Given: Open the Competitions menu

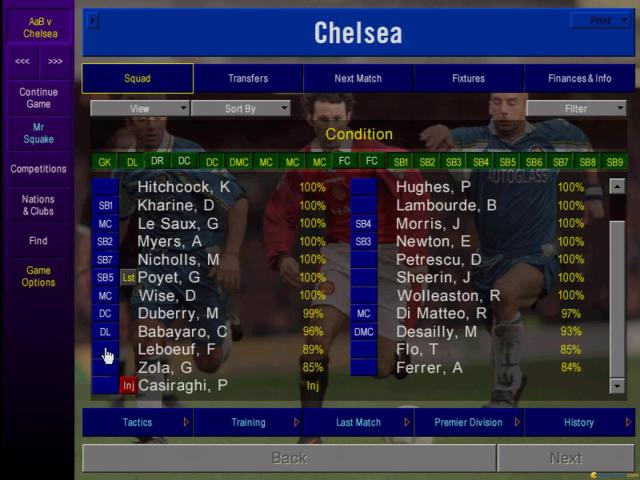Looking at the screenshot, I should (x=38, y=169).
